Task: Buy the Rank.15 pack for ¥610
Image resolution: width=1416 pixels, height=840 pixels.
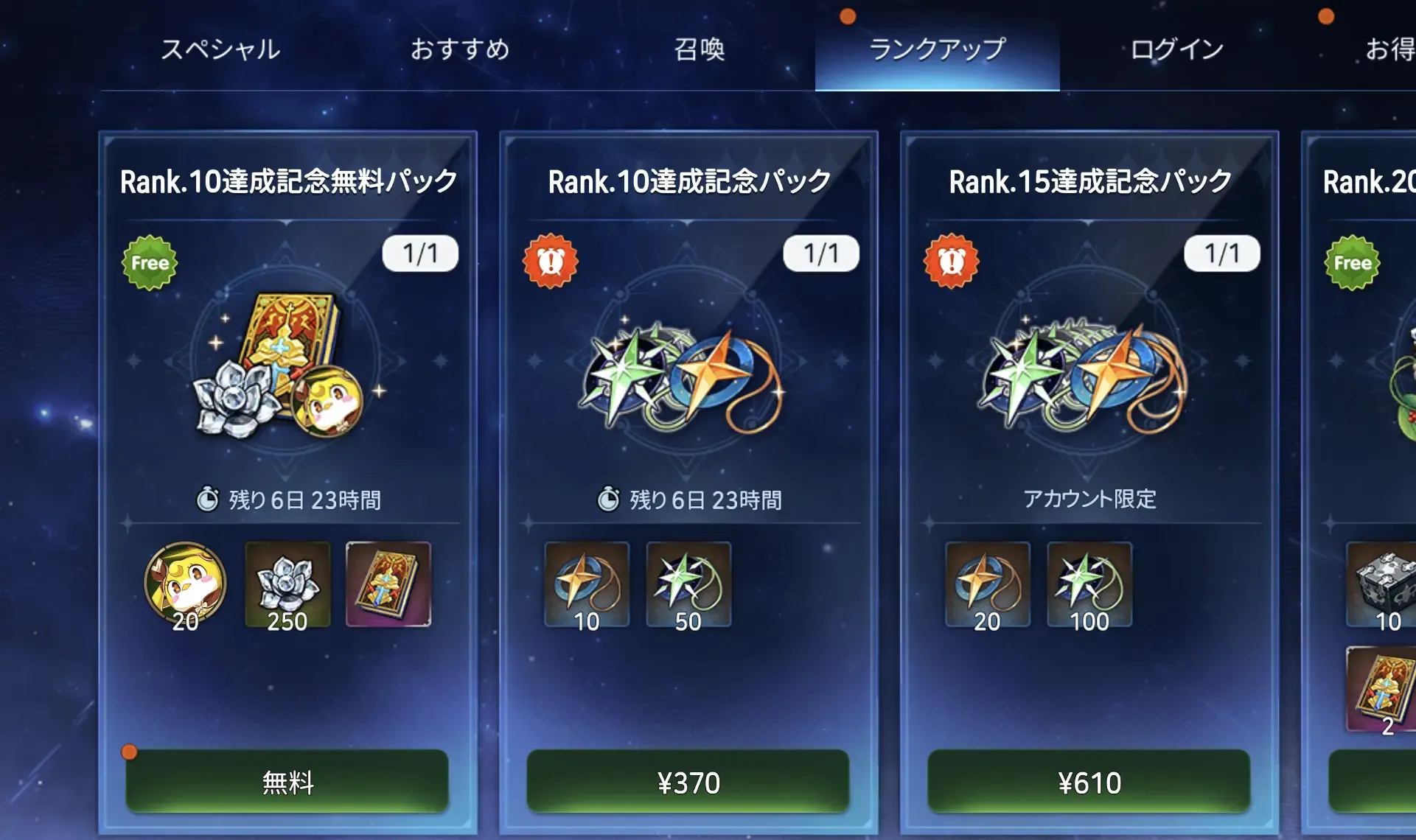Action: 1090,783
